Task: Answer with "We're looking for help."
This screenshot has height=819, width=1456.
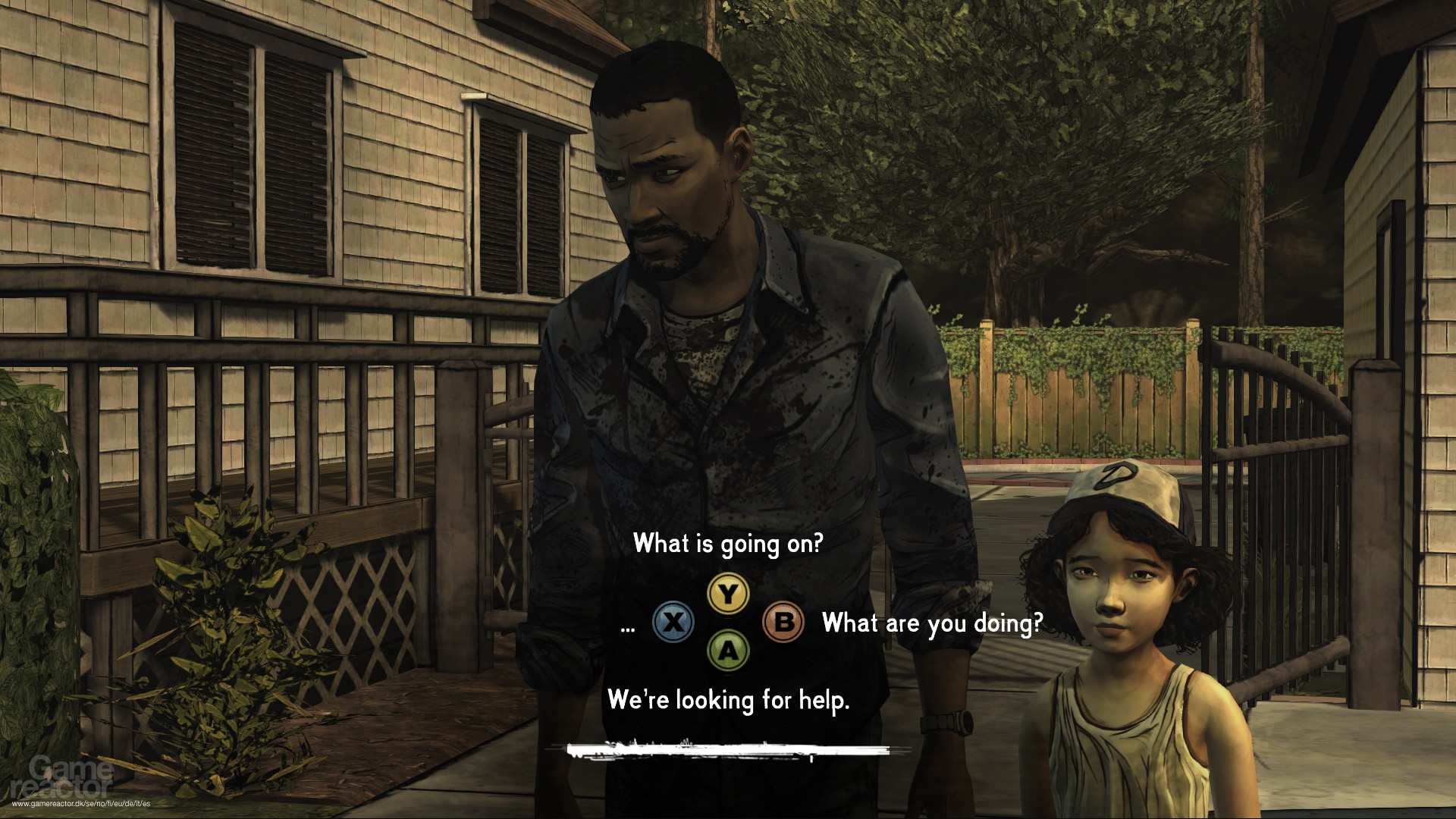Action: point(728,700)
